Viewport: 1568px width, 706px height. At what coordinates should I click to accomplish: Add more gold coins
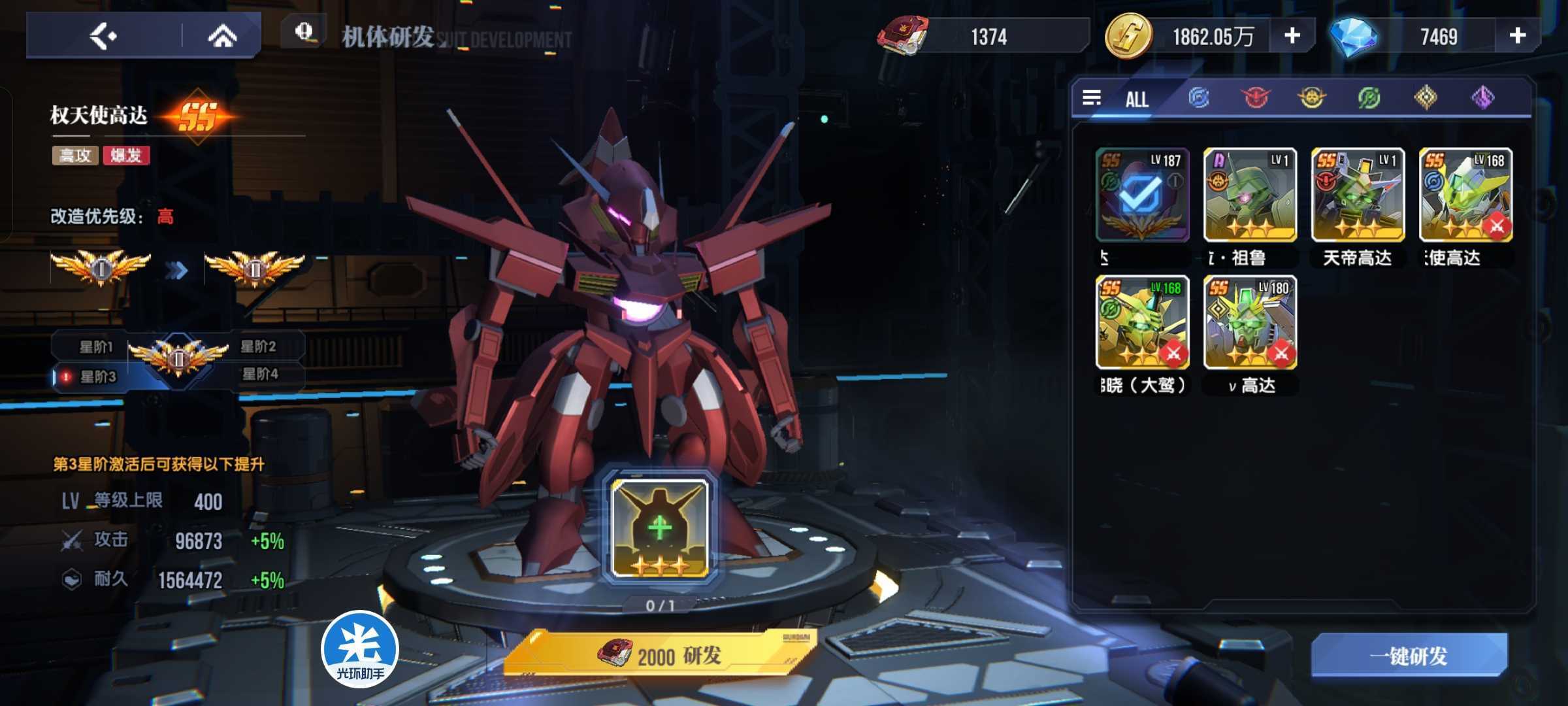pyautogui.click(x=1292, y=36)
